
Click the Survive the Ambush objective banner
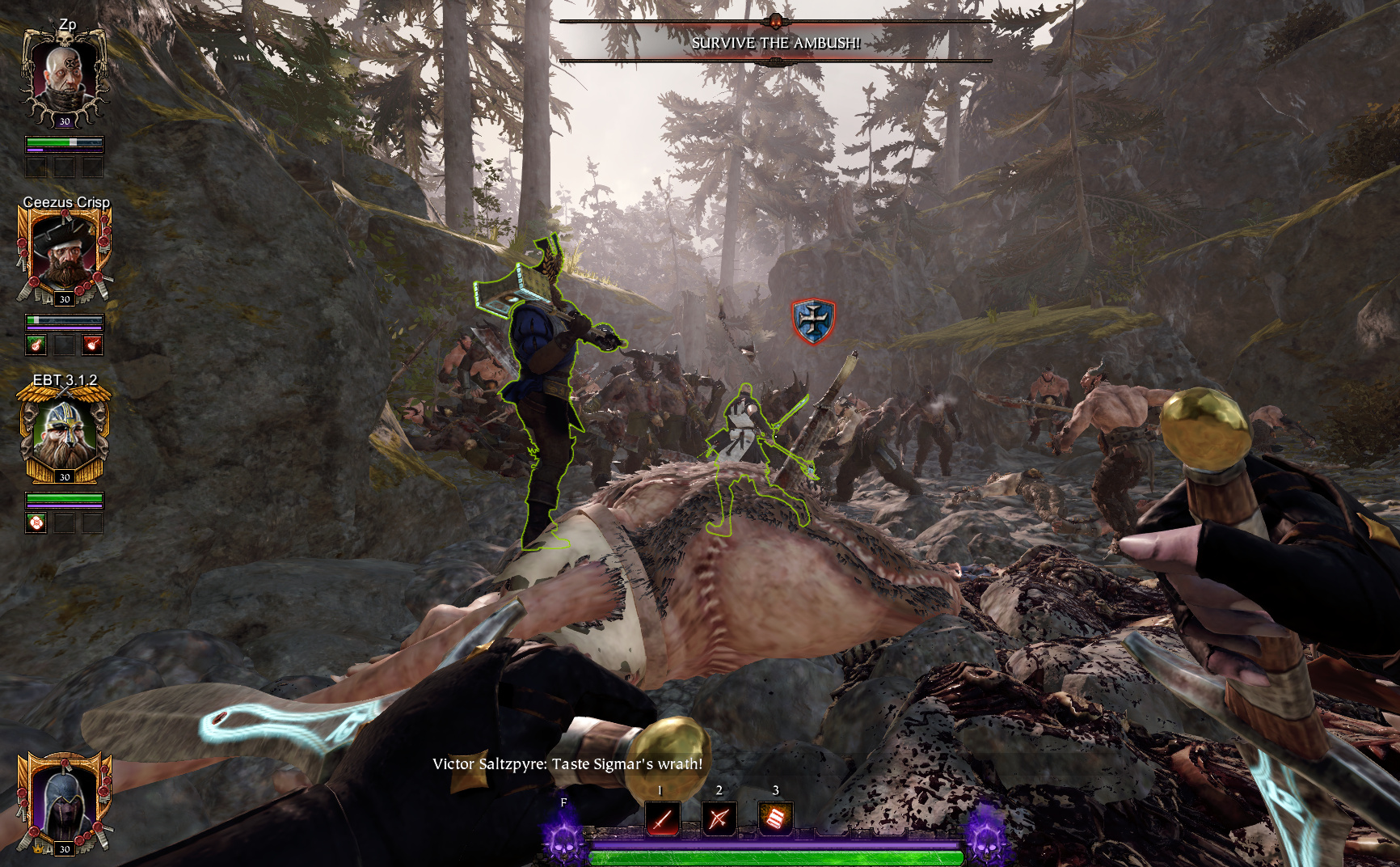(x=775, y=43)
